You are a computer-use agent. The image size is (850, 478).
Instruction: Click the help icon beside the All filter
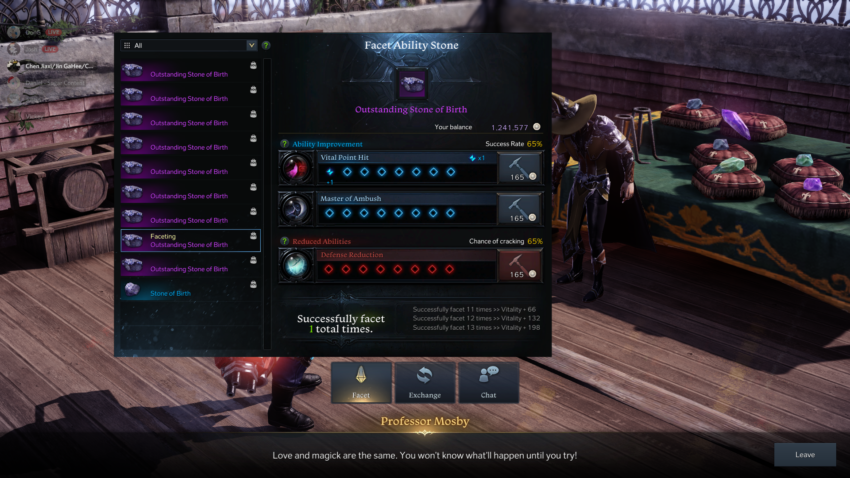(266, 45)
